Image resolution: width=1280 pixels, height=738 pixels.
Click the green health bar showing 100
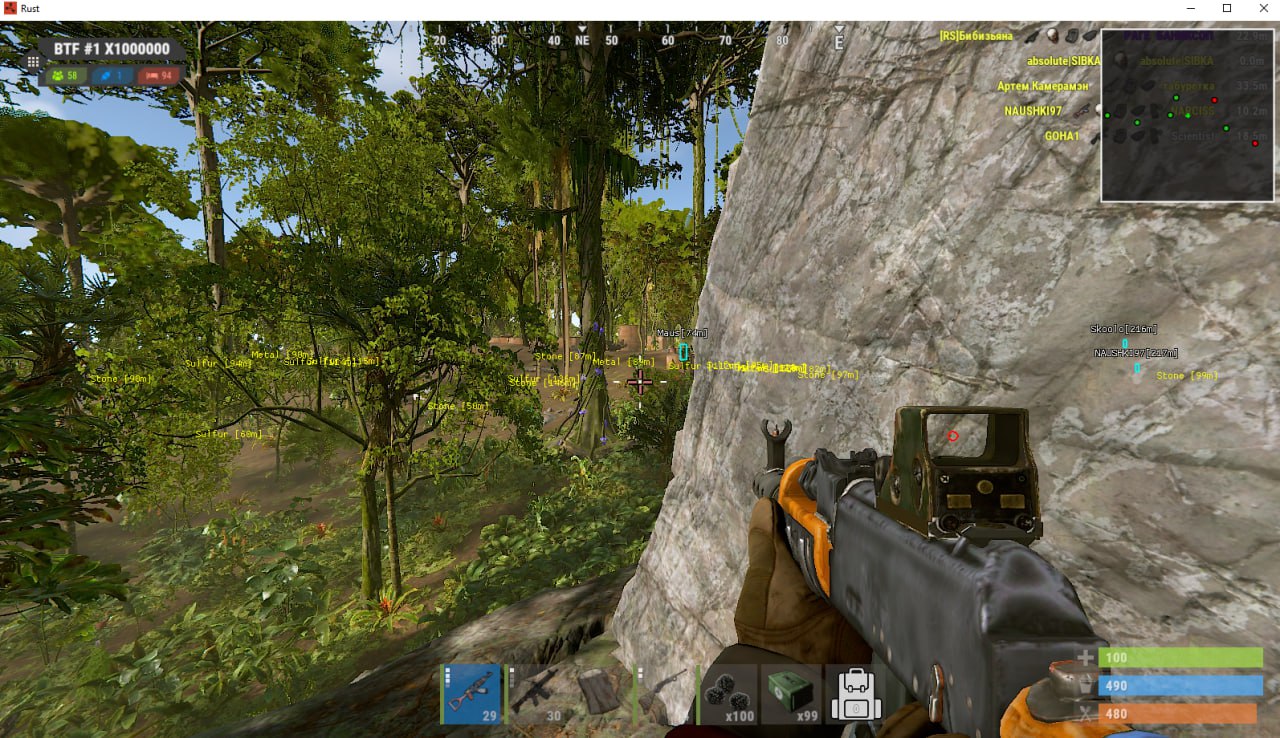[1180, 658]
